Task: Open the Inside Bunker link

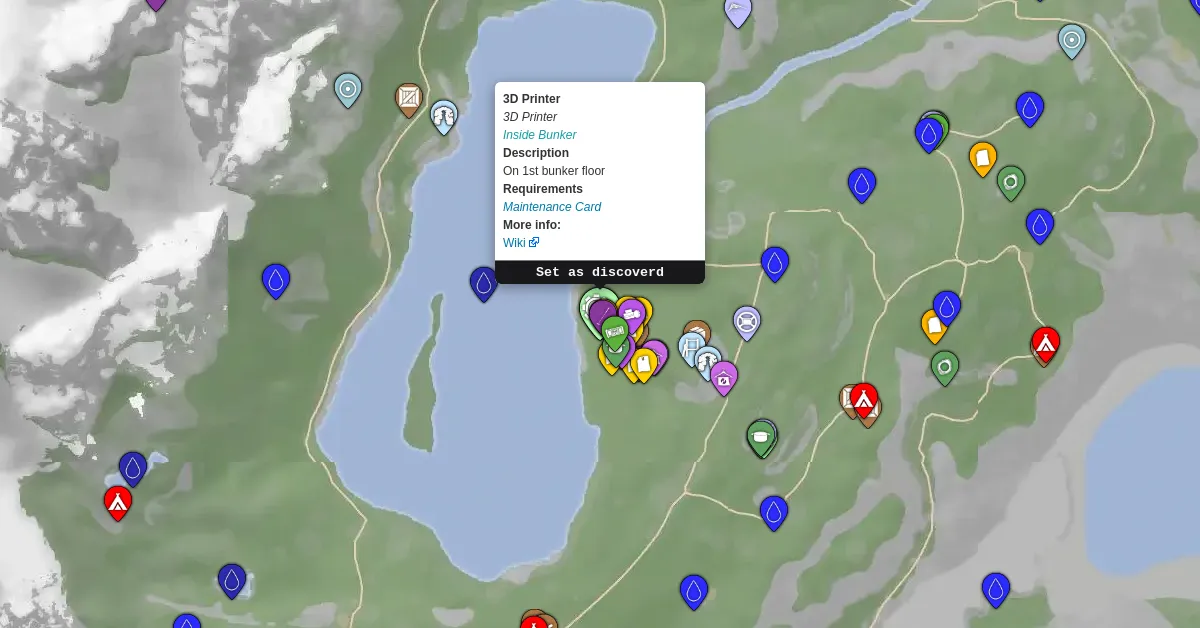Action: coord(539,135)
